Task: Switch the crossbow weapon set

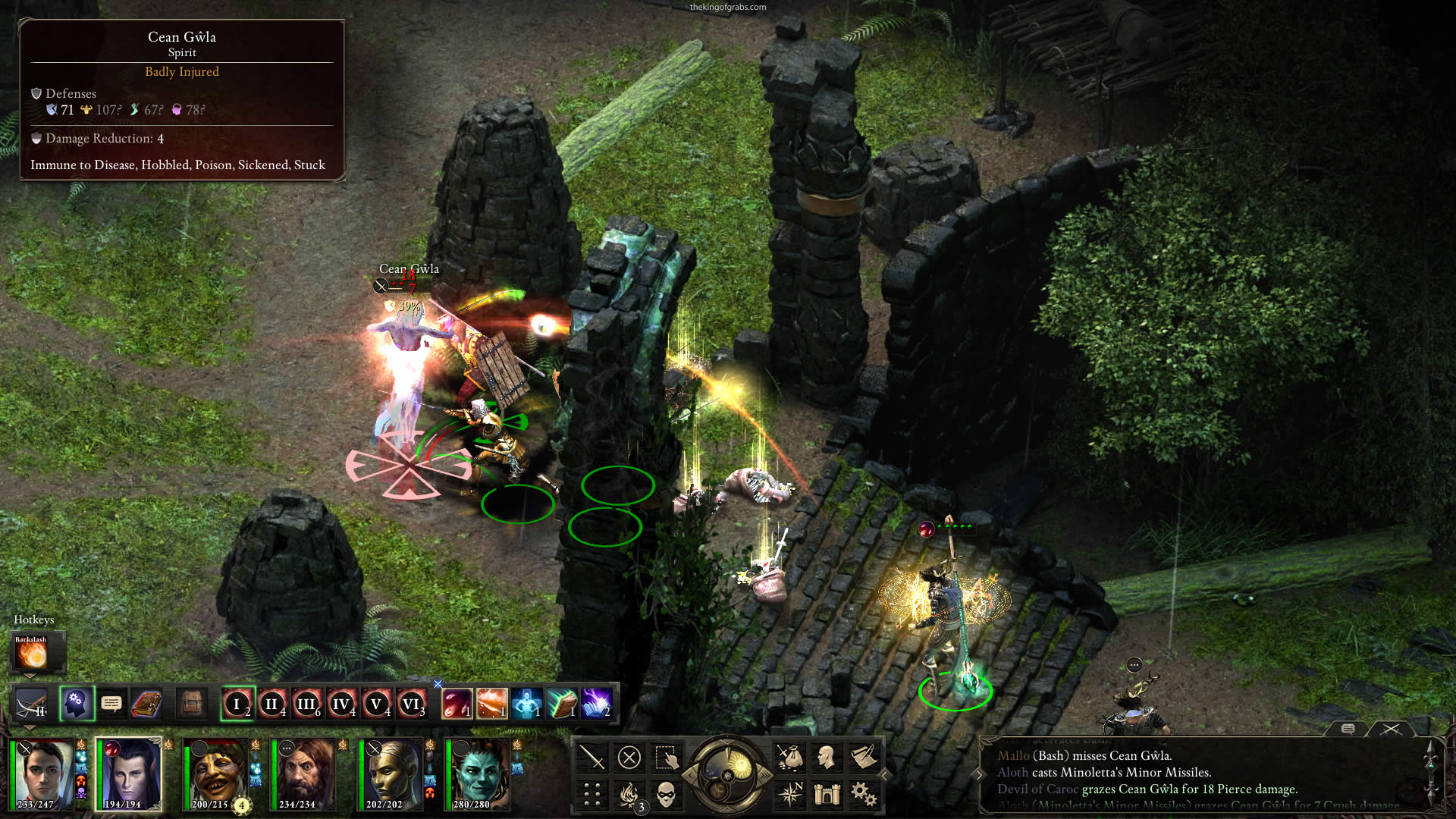Action: coord(33,704)
